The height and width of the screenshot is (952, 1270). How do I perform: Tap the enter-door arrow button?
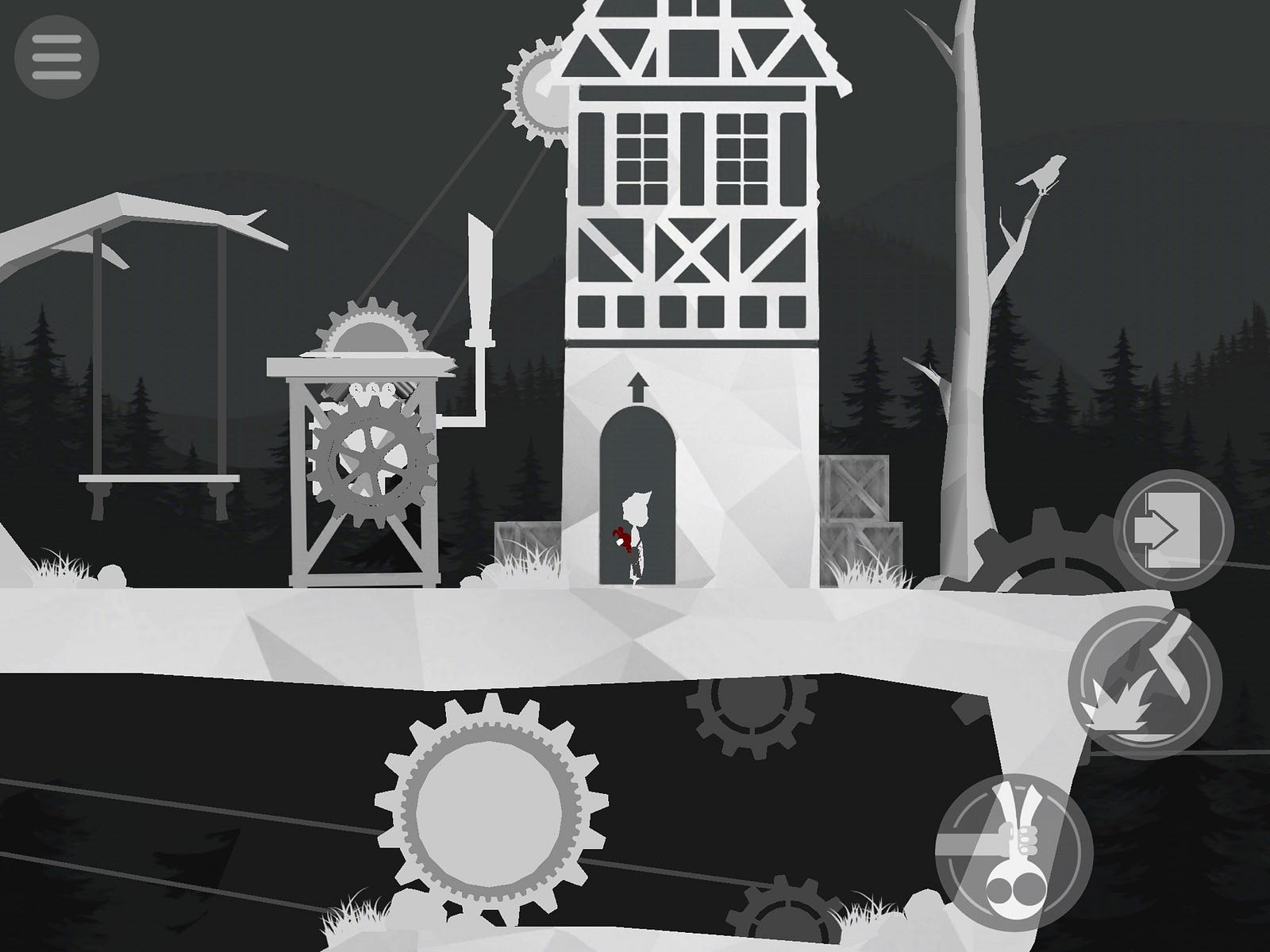pyautogui.click(x=1174, y=529)
